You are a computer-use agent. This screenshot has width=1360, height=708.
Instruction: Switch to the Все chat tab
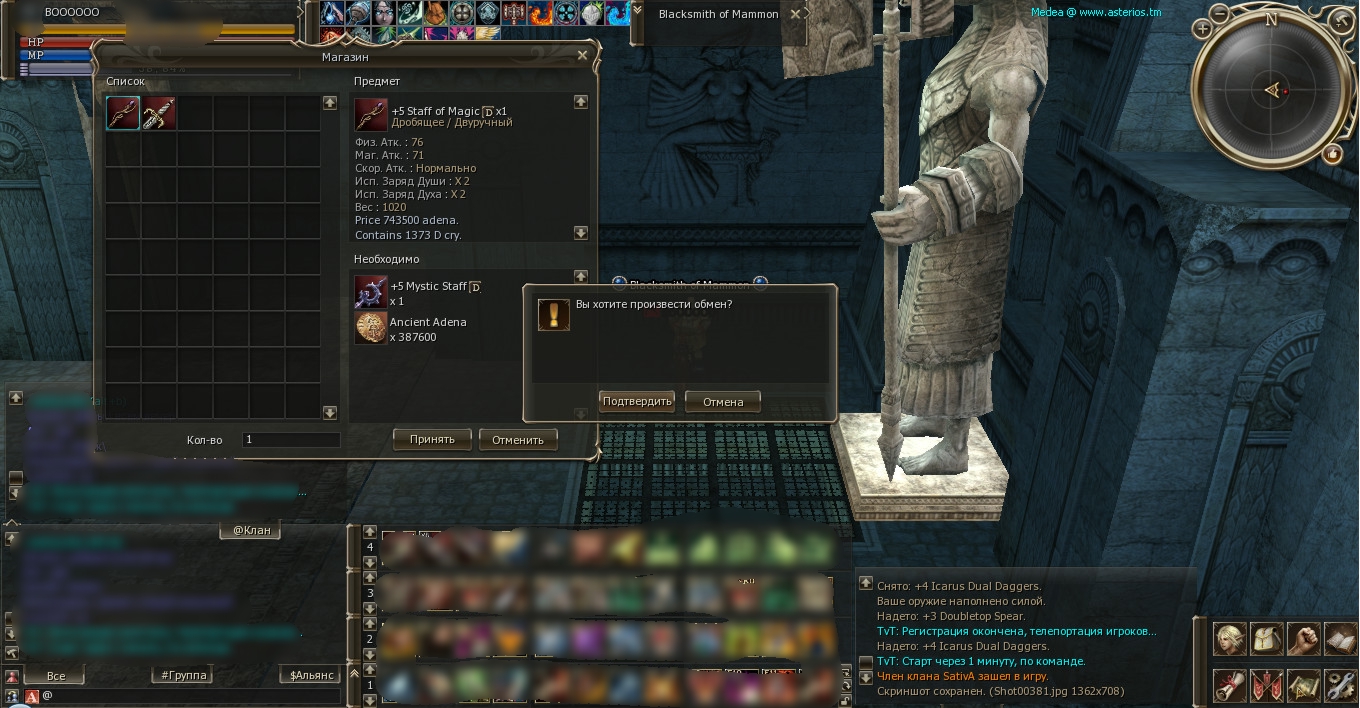tap(57, 675)
